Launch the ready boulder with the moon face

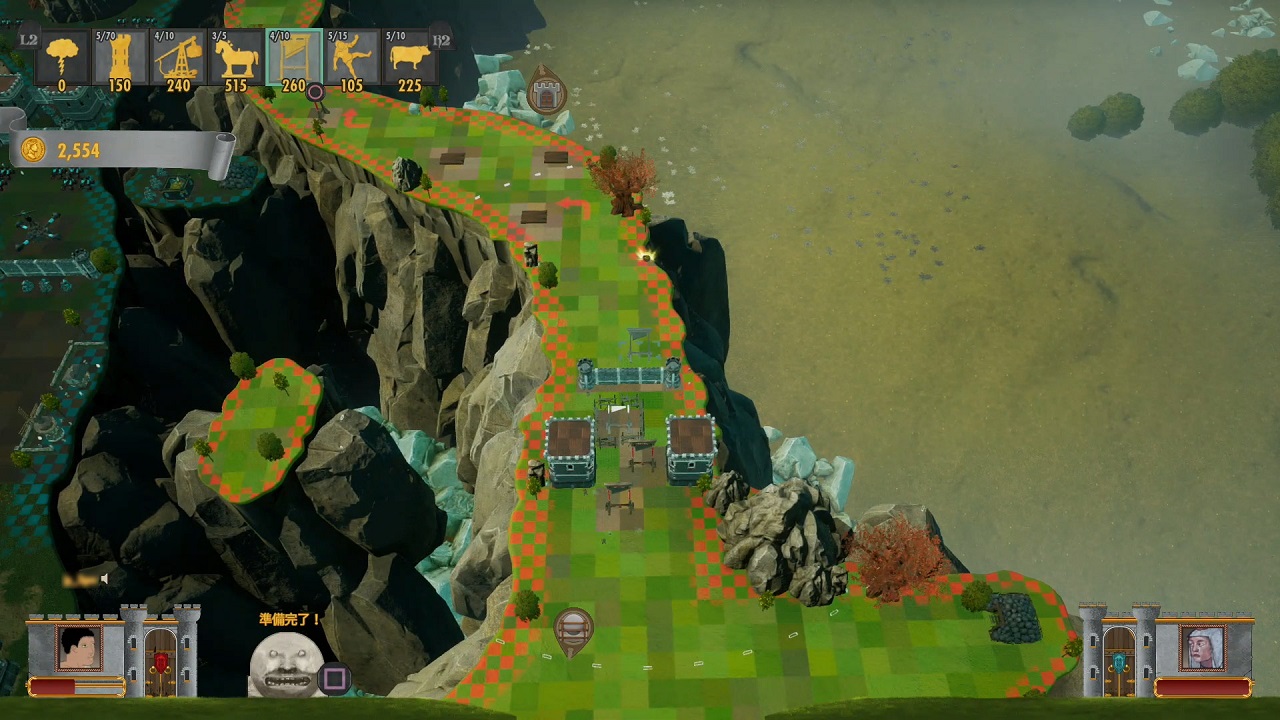286,664
